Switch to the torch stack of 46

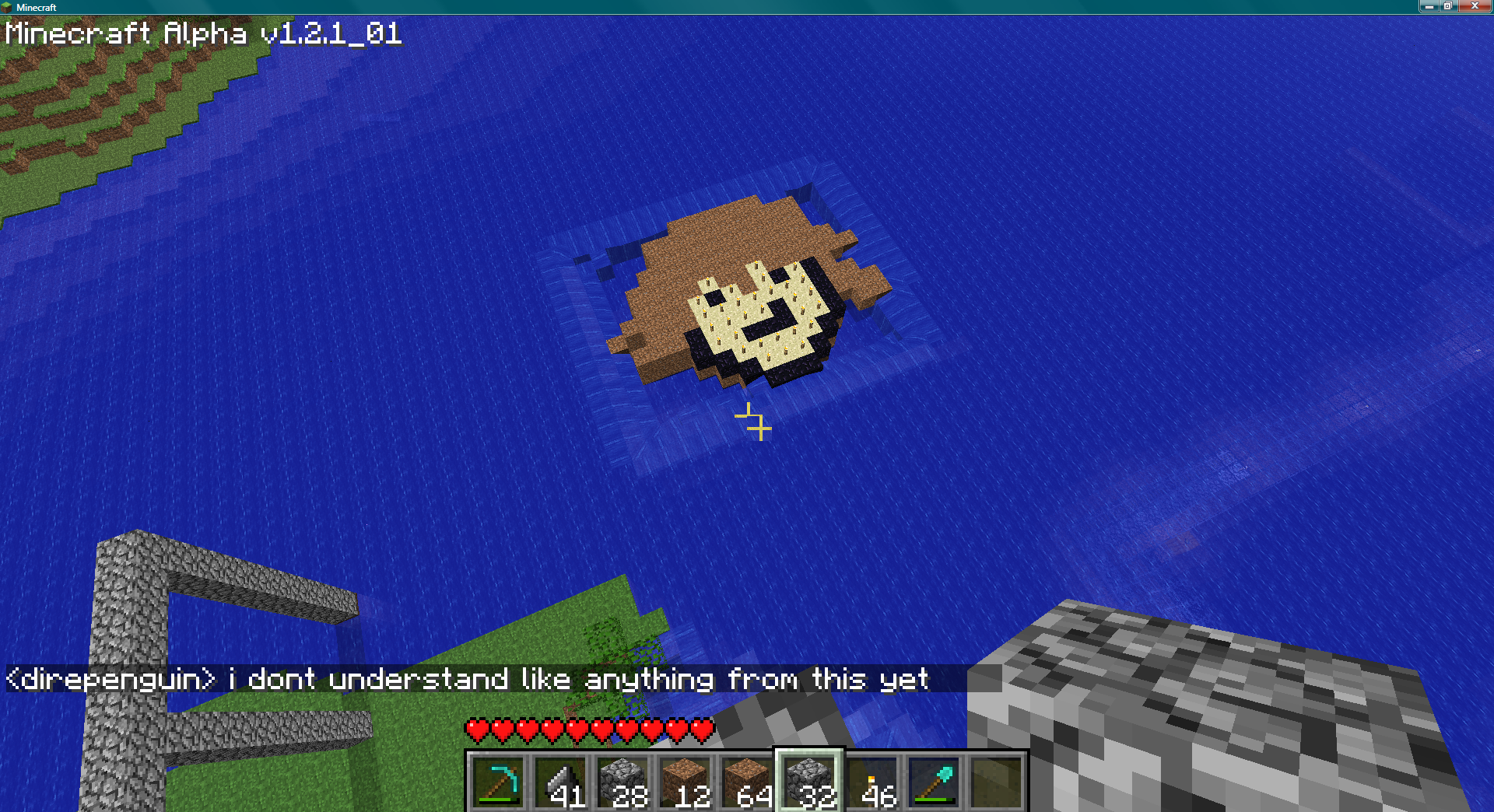click(x=871, y=782)
